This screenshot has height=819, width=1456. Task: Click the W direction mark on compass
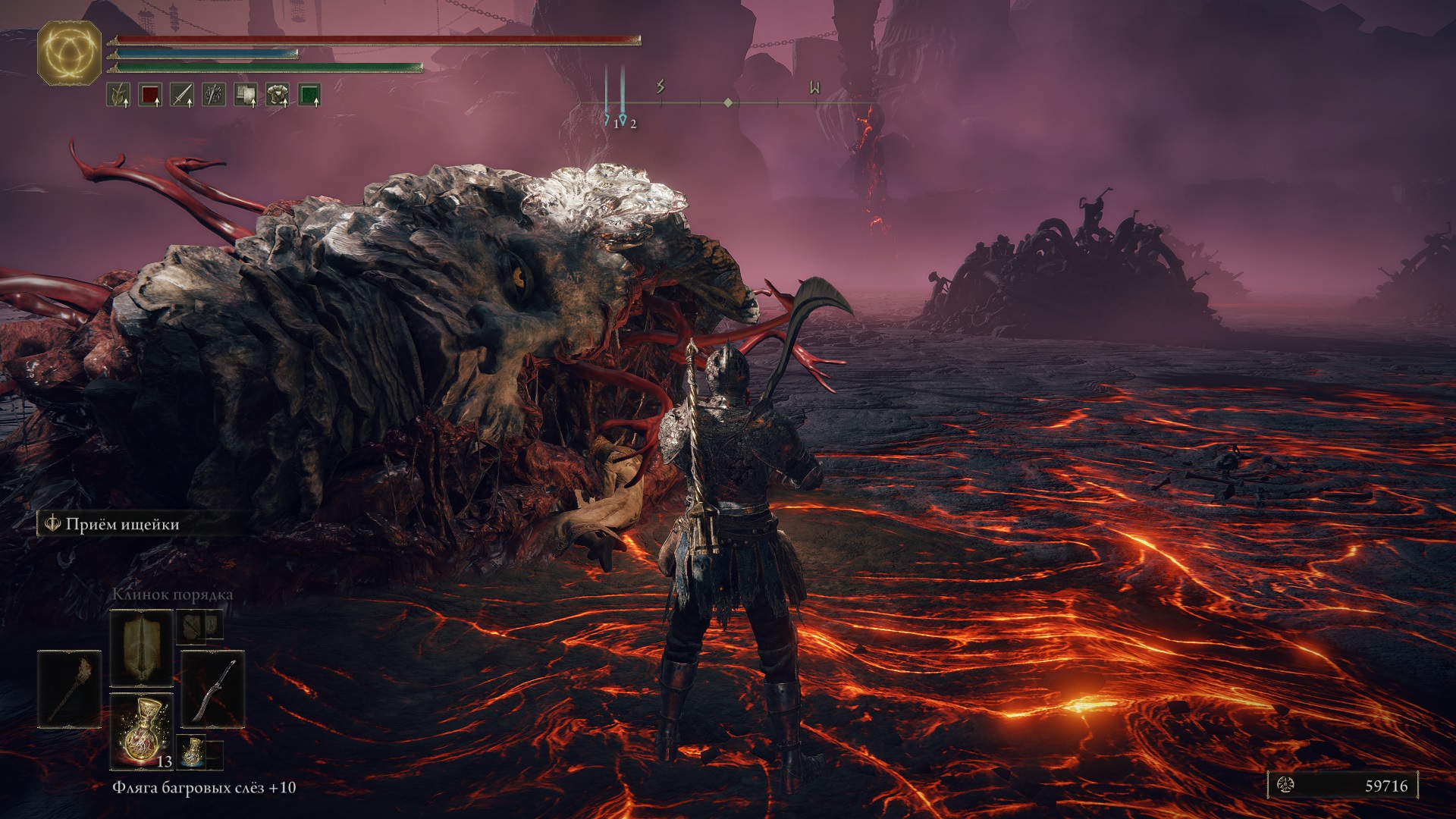point(814,88)
